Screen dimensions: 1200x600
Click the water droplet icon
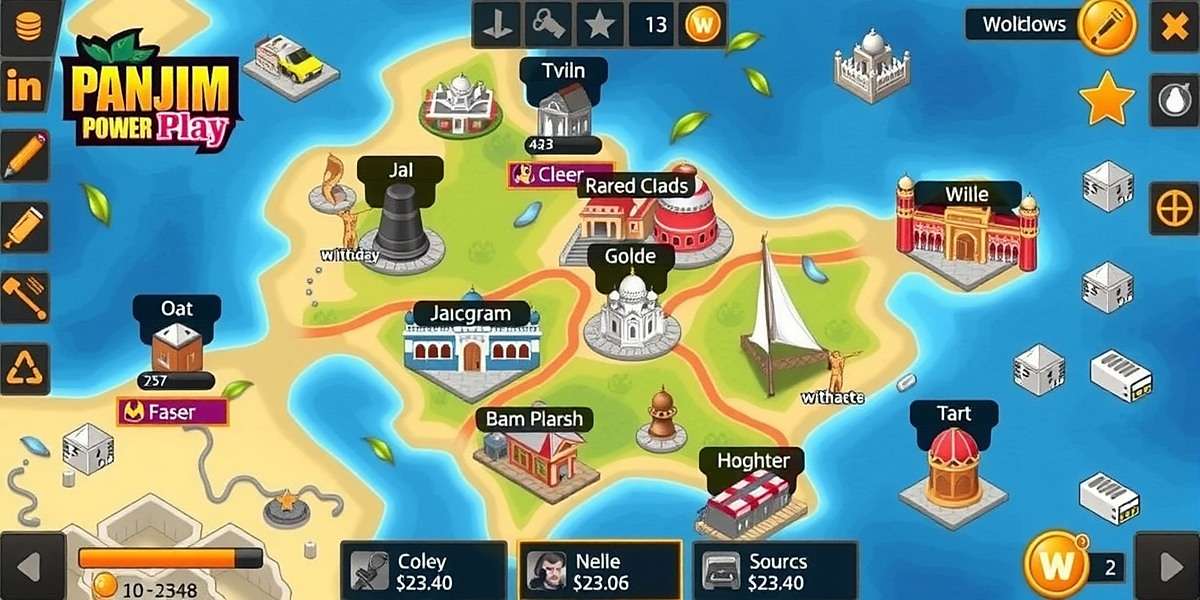coord(1173,99)
